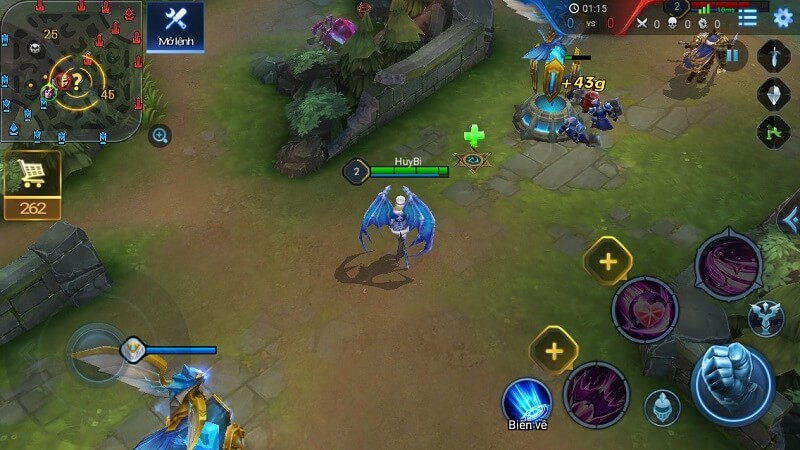Pause the match
This screenshot has width=800, height=450.
732,56
